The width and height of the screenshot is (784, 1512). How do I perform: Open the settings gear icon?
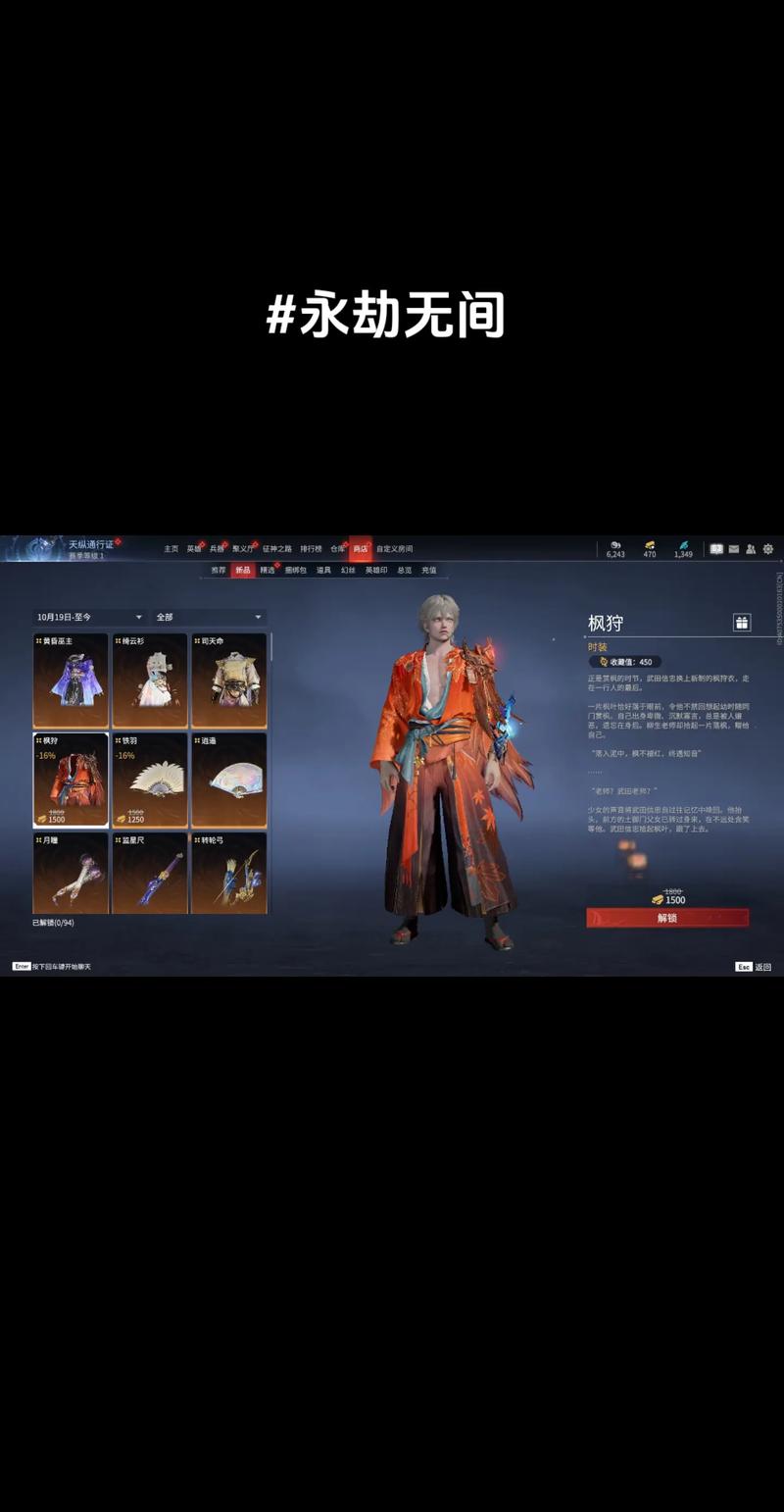768,549
